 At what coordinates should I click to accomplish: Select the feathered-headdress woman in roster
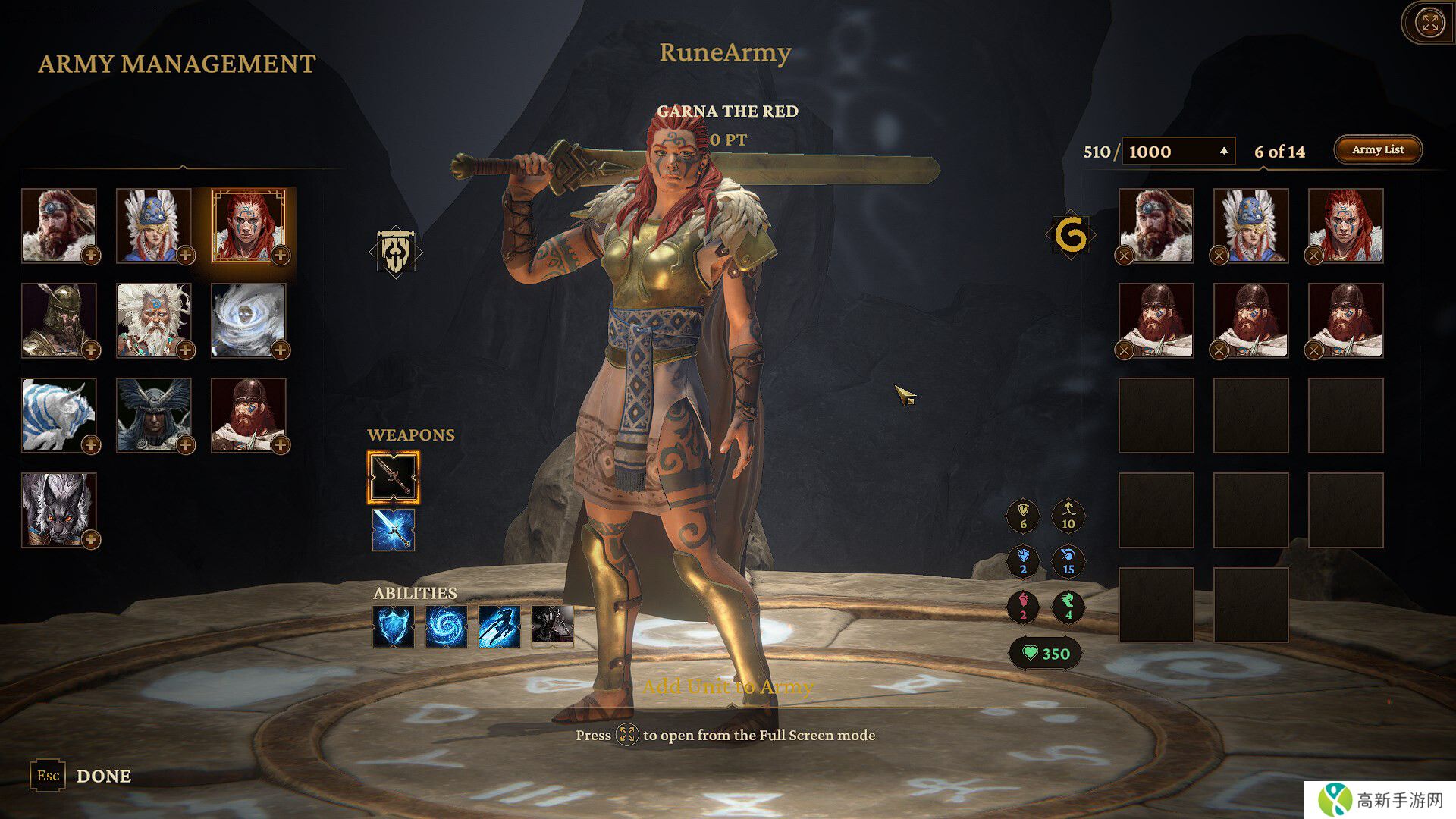pyautogui.click(x=154, y=225)
